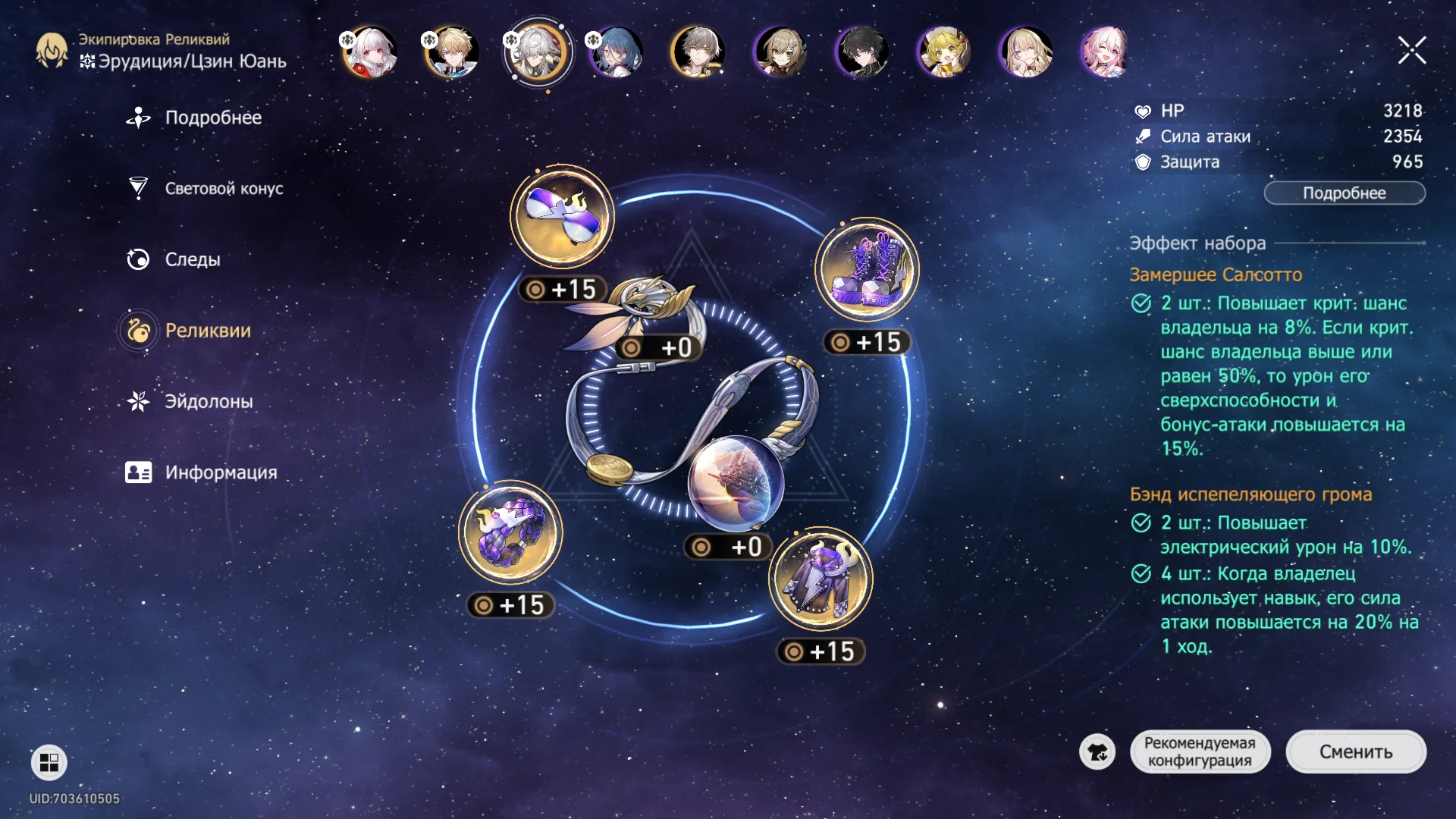Screen dimensions: 1456x819
Task: Go to the Эйдолоны tab
Action: click(x=209, y=402)
